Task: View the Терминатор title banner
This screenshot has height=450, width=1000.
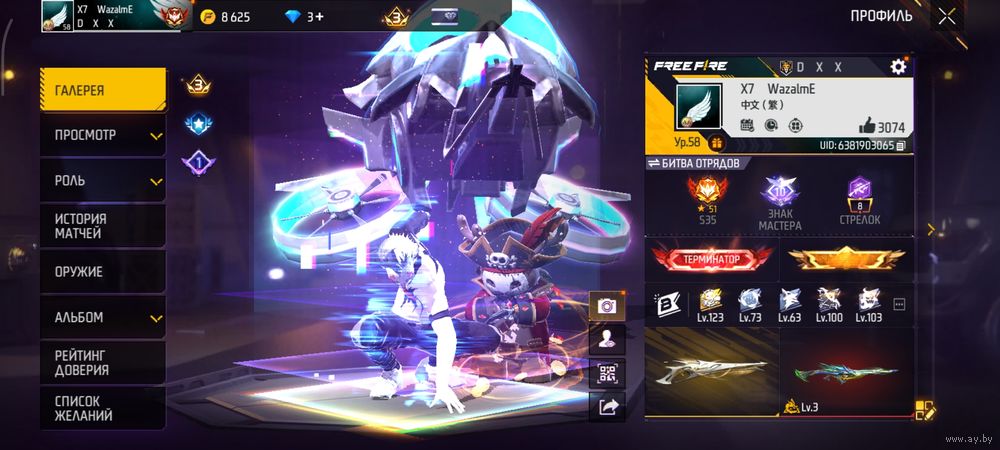Action: click(712, 259)
